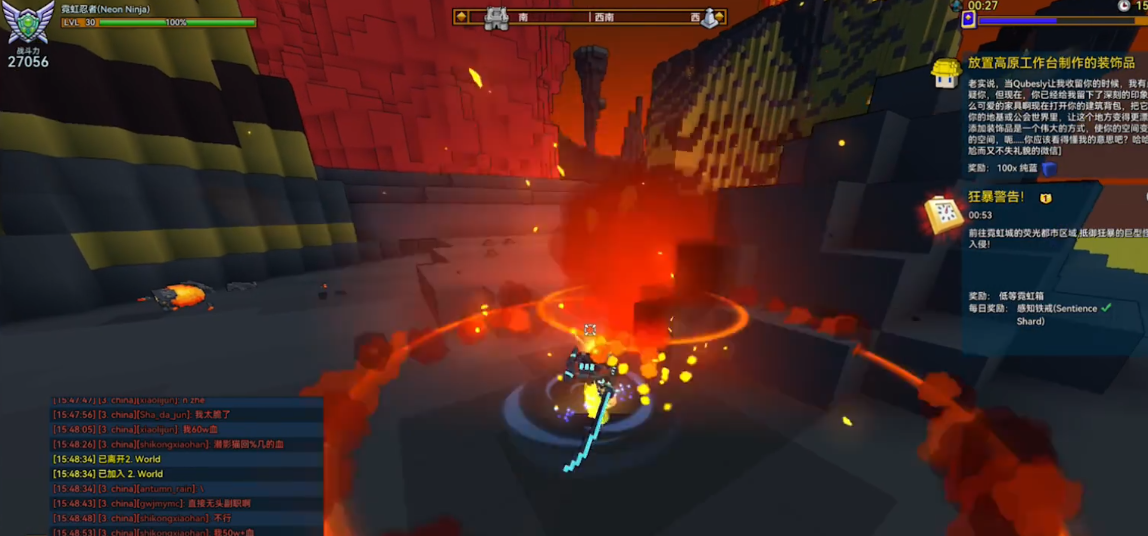Viewport: 1148px width, 536px height.
Task: Click the 已加入 2. World chat line
Action: [108, 474]
